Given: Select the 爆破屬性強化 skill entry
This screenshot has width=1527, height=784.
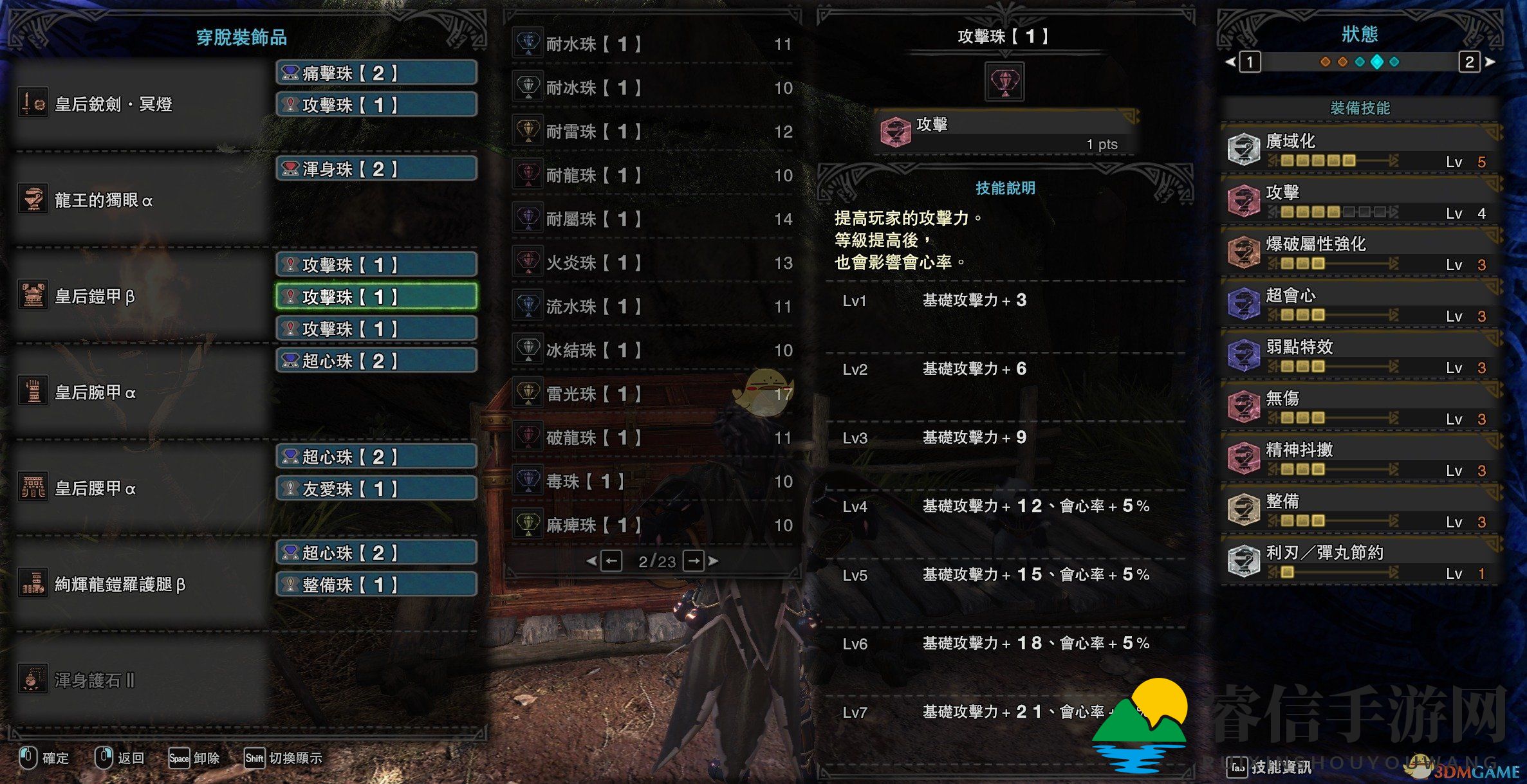Looking at the screenshot, I should tap(1361, 253).
